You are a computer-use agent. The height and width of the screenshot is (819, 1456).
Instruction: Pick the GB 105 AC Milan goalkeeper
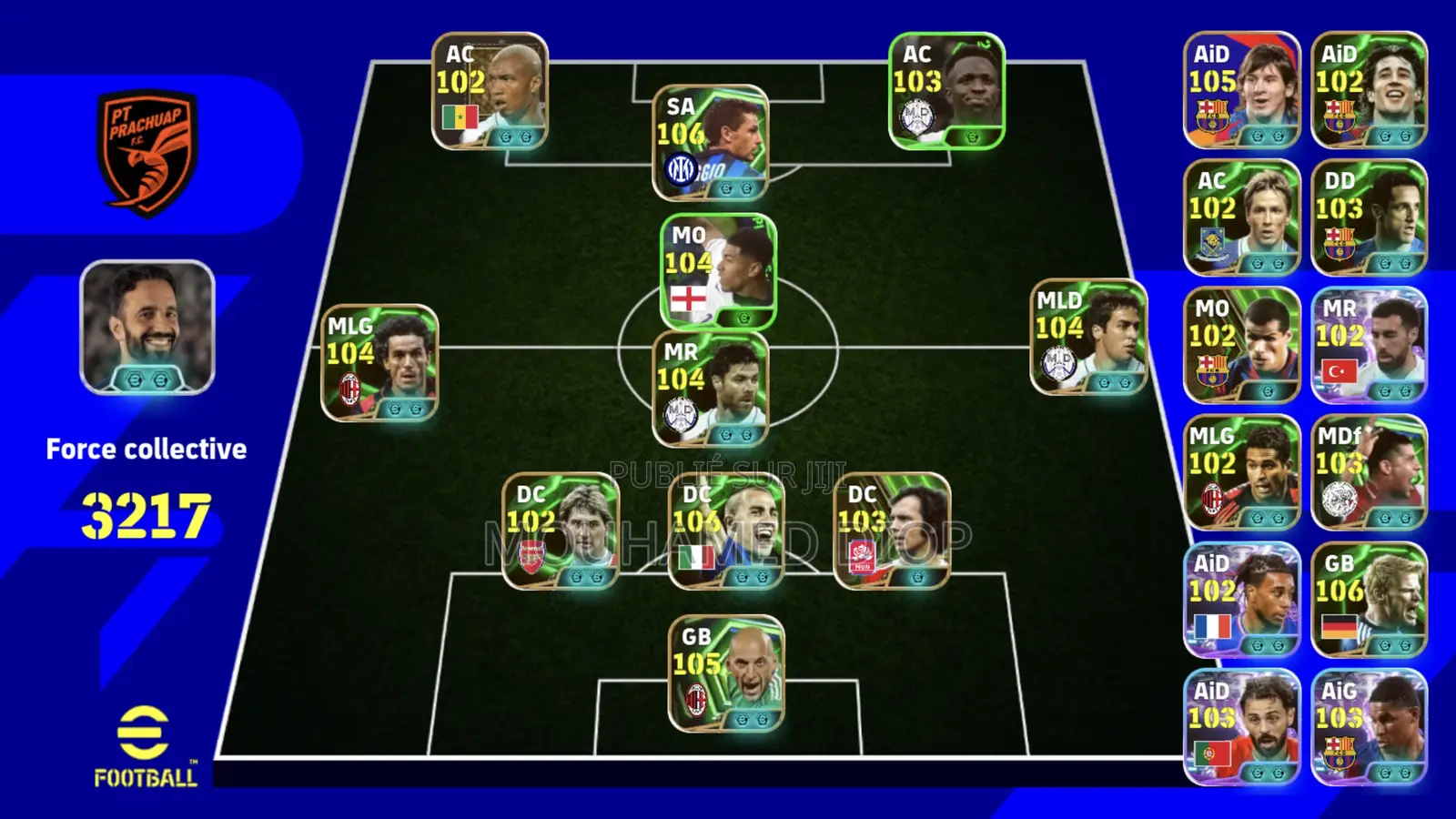(x=725, y=674)
